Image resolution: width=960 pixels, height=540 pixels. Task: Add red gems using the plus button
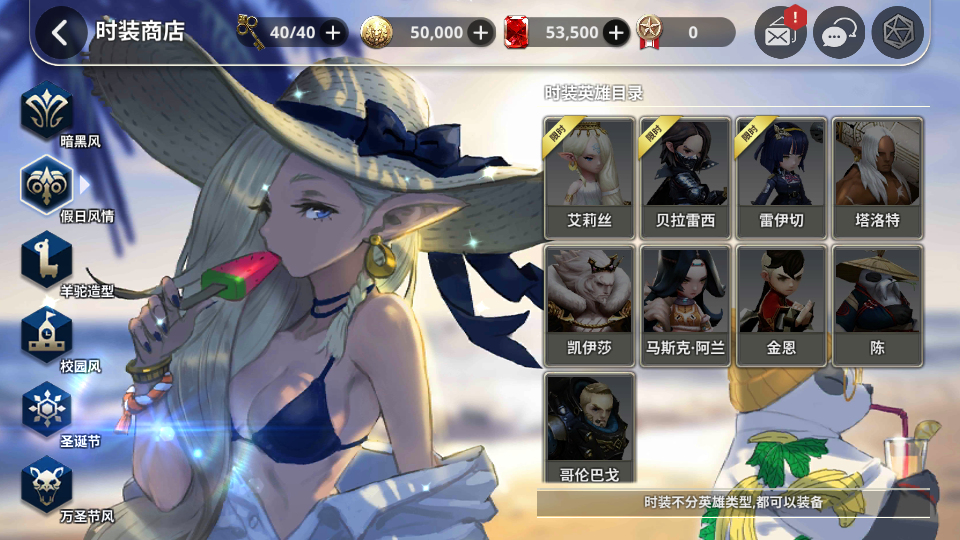point(616,32)
